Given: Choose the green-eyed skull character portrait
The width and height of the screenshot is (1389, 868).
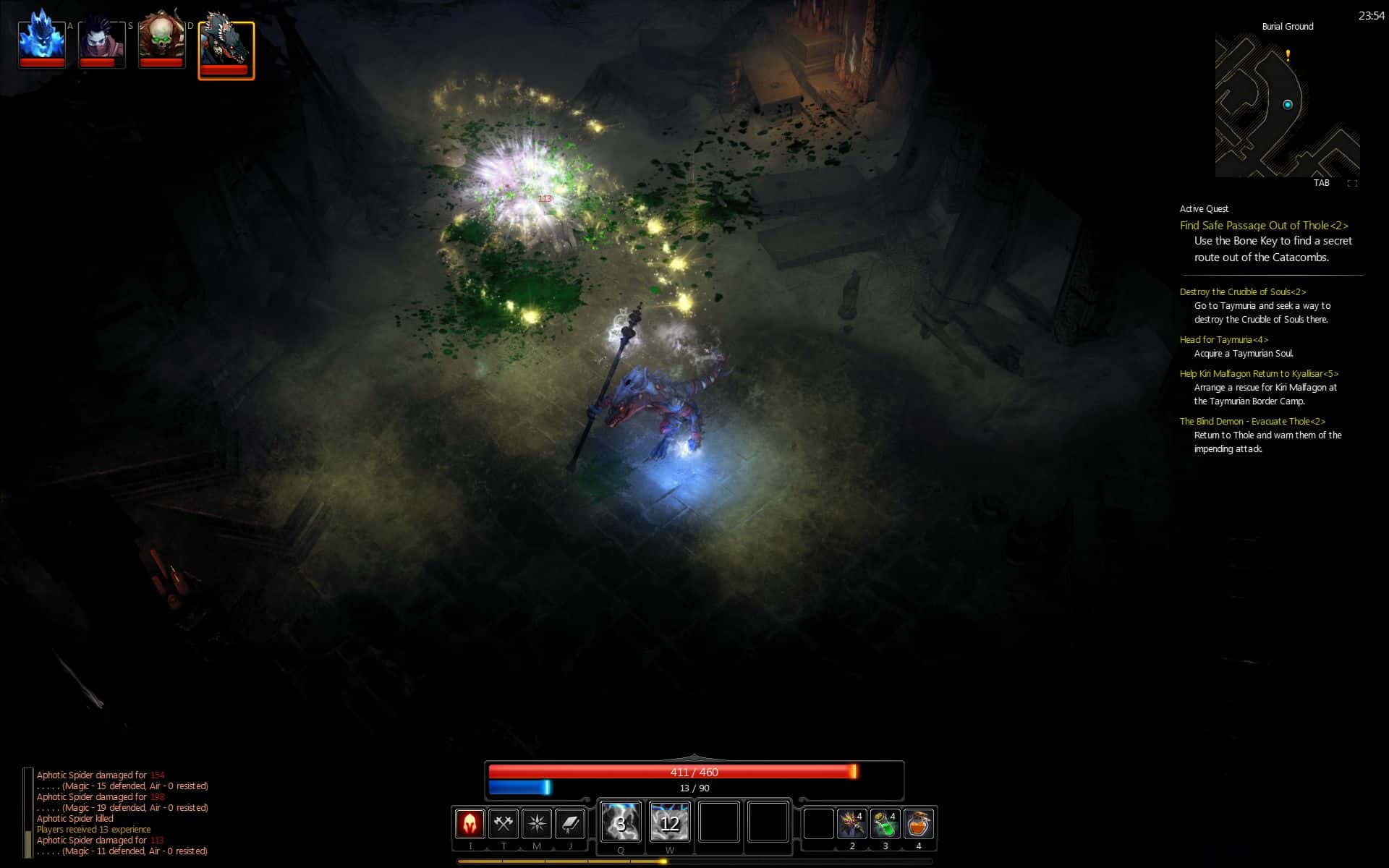Looking at the screenshot, I should click(x=161, y=41).
